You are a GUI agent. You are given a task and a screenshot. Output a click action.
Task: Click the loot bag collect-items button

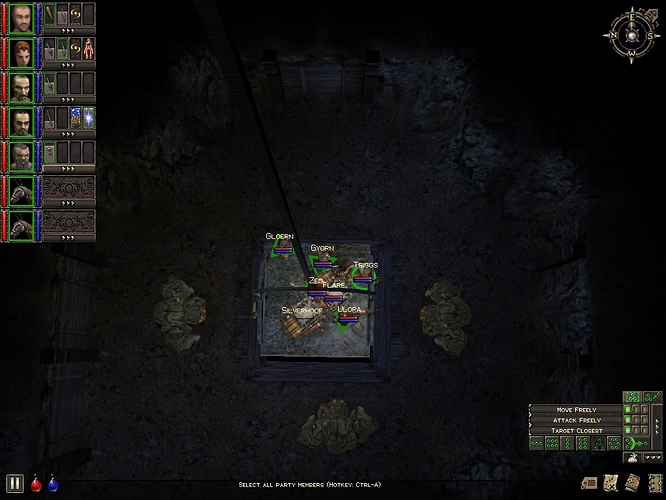[x=631, y=458]
